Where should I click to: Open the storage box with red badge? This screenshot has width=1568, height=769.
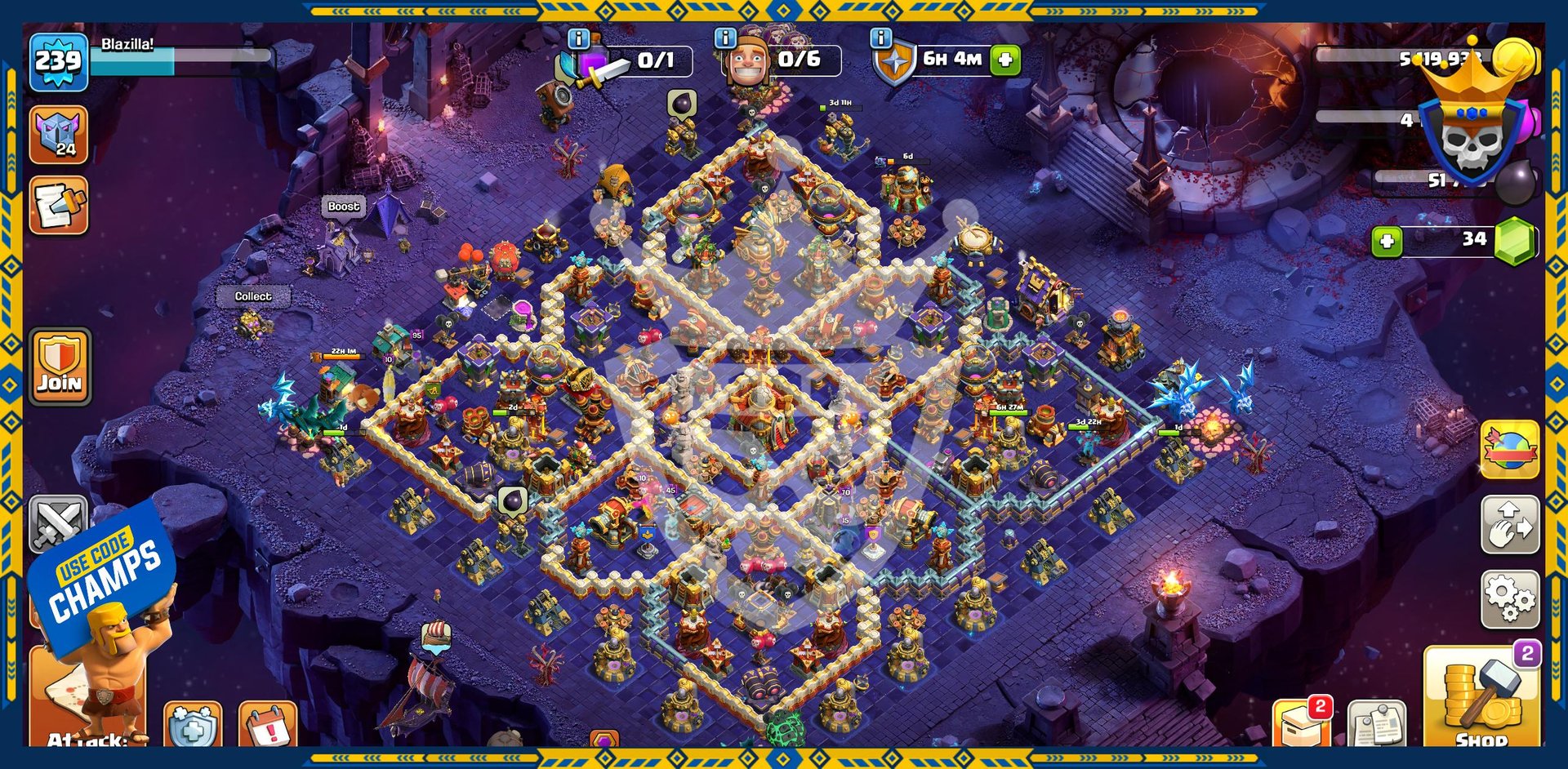(x=1302, y=723)
